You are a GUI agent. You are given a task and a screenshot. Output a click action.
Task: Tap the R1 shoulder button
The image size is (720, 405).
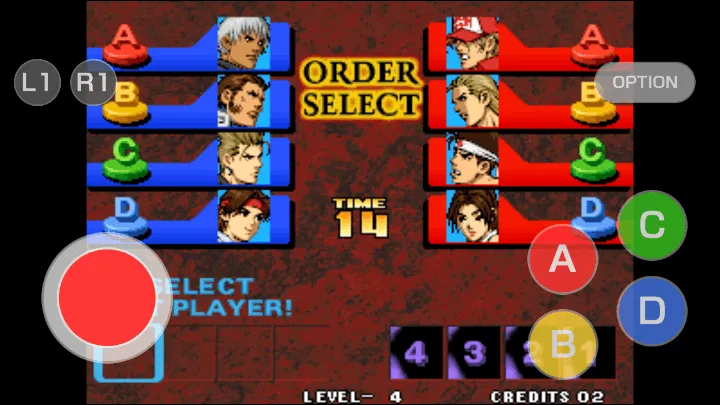[x=93, y=82]
